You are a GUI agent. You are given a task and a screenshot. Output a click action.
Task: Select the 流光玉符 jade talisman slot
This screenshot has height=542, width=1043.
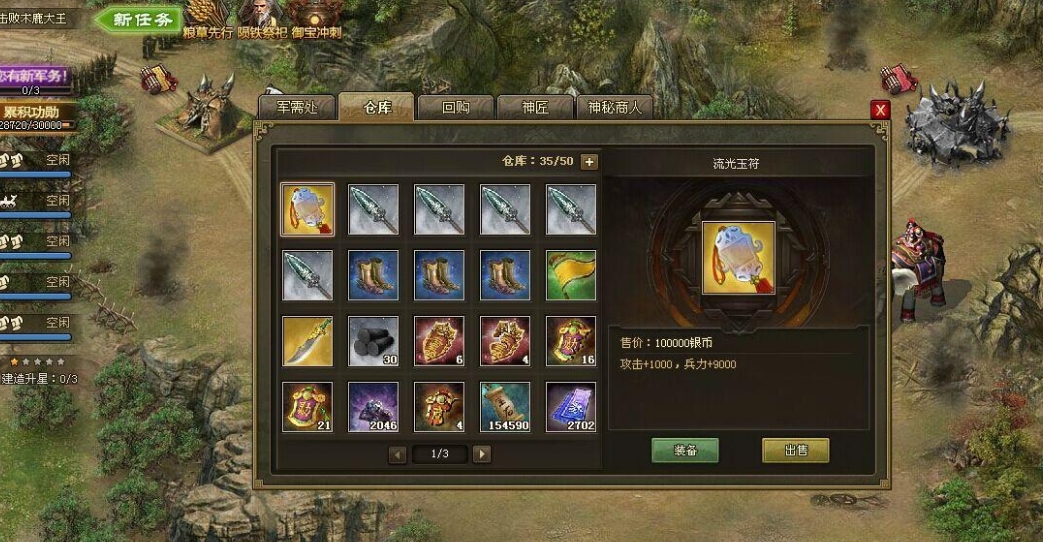tap(307, 209)
